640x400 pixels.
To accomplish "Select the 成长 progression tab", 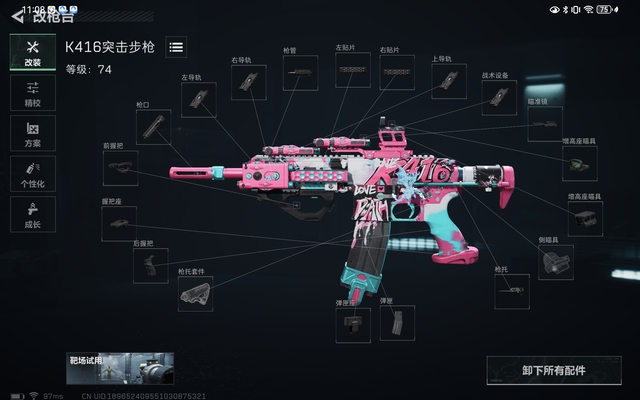I will (x=32, y=213).
